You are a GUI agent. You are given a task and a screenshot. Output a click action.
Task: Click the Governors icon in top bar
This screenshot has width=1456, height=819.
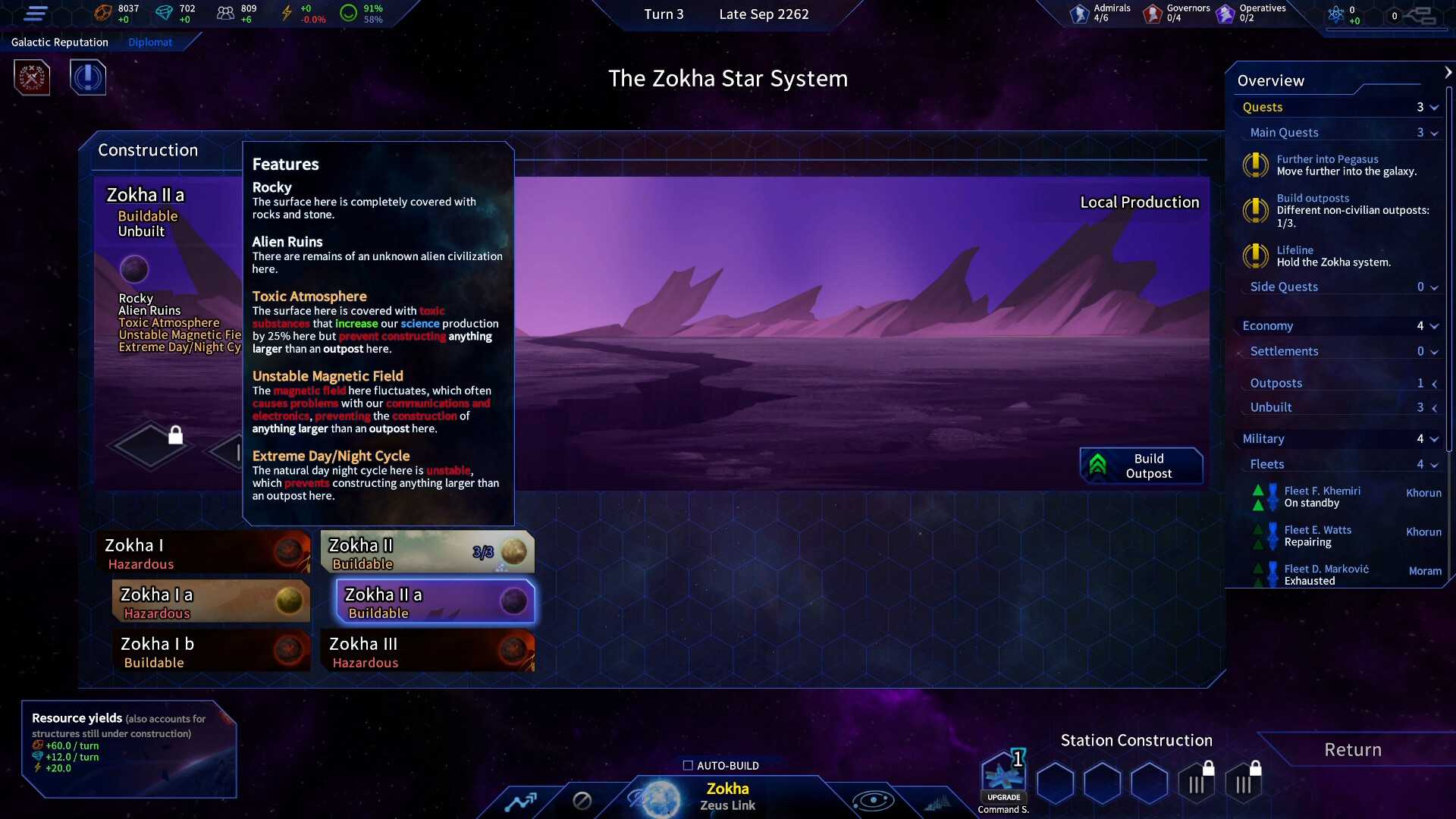point(1153,13)
